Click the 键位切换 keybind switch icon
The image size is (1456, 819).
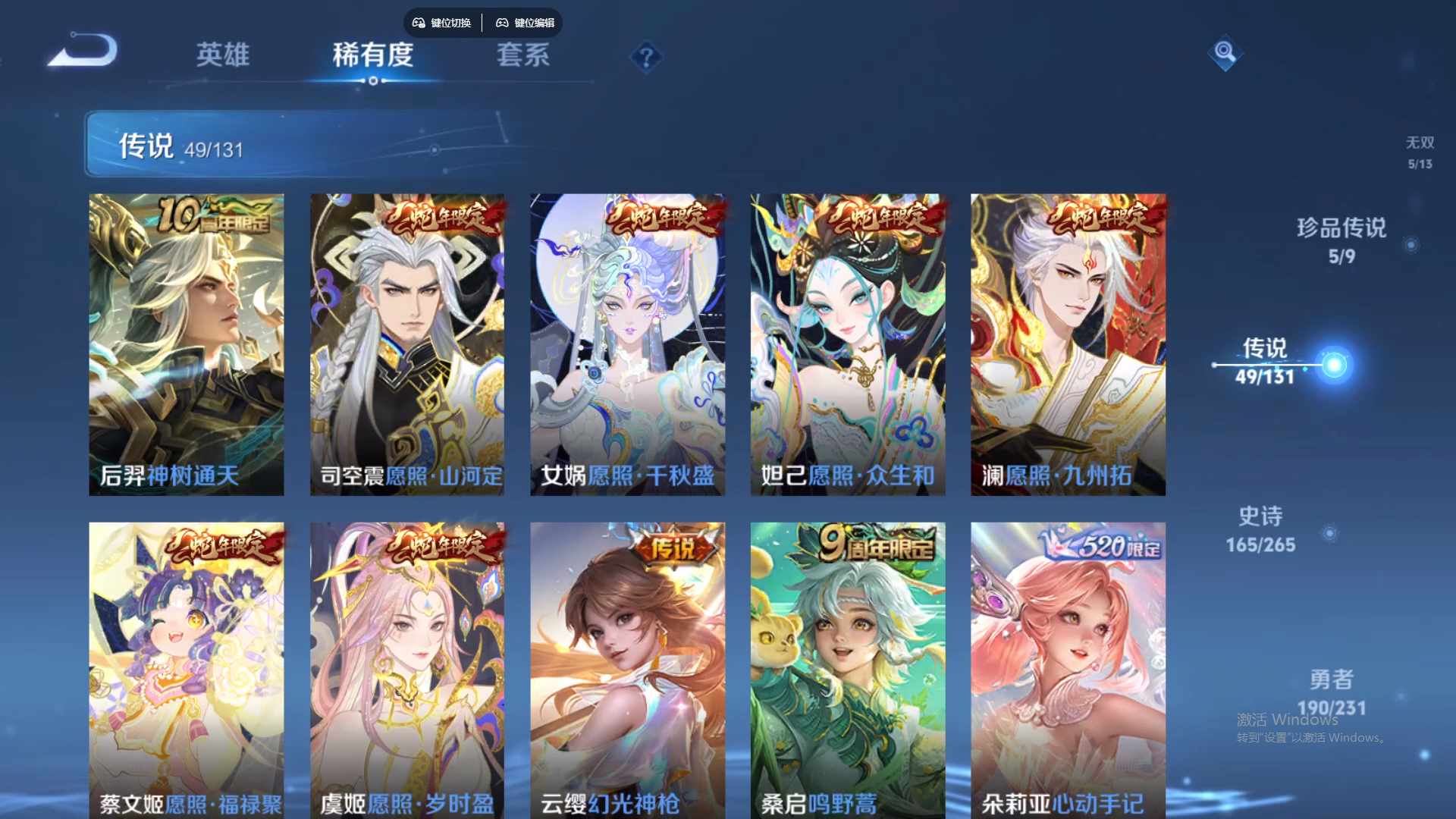[441, 23]
